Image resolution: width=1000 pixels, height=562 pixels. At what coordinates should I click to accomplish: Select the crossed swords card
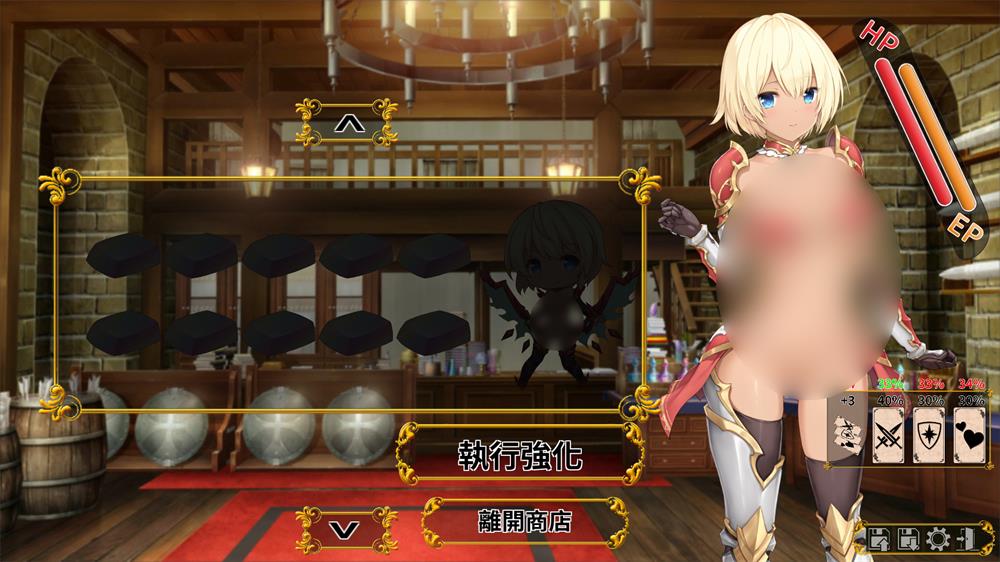click(888, 434)
